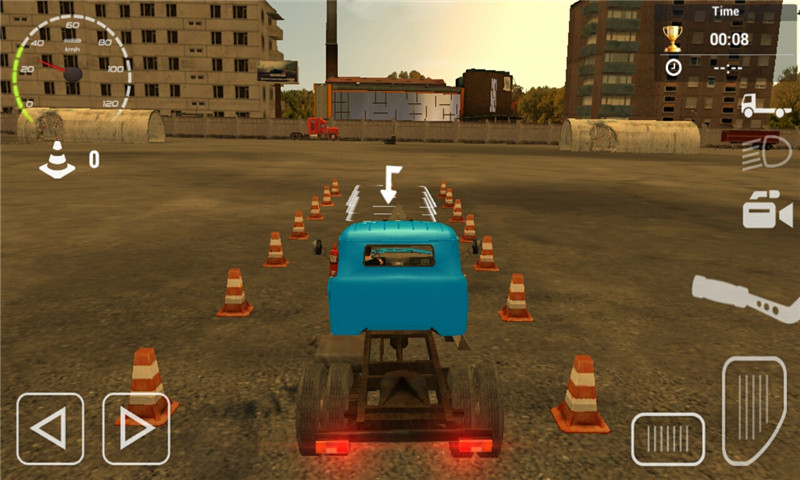800x480 pixels.
Task: Tap the steer left arrow button
Action: point(49,428)
